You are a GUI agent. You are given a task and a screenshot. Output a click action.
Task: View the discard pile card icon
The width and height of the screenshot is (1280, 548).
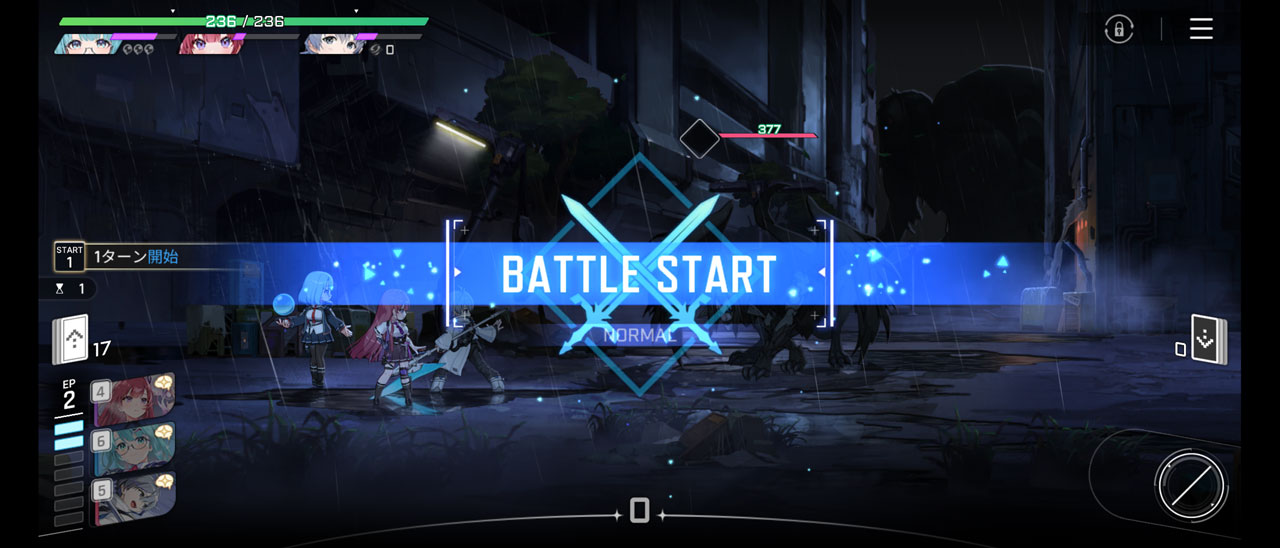pyautogui.click(x=1208, y=340)
